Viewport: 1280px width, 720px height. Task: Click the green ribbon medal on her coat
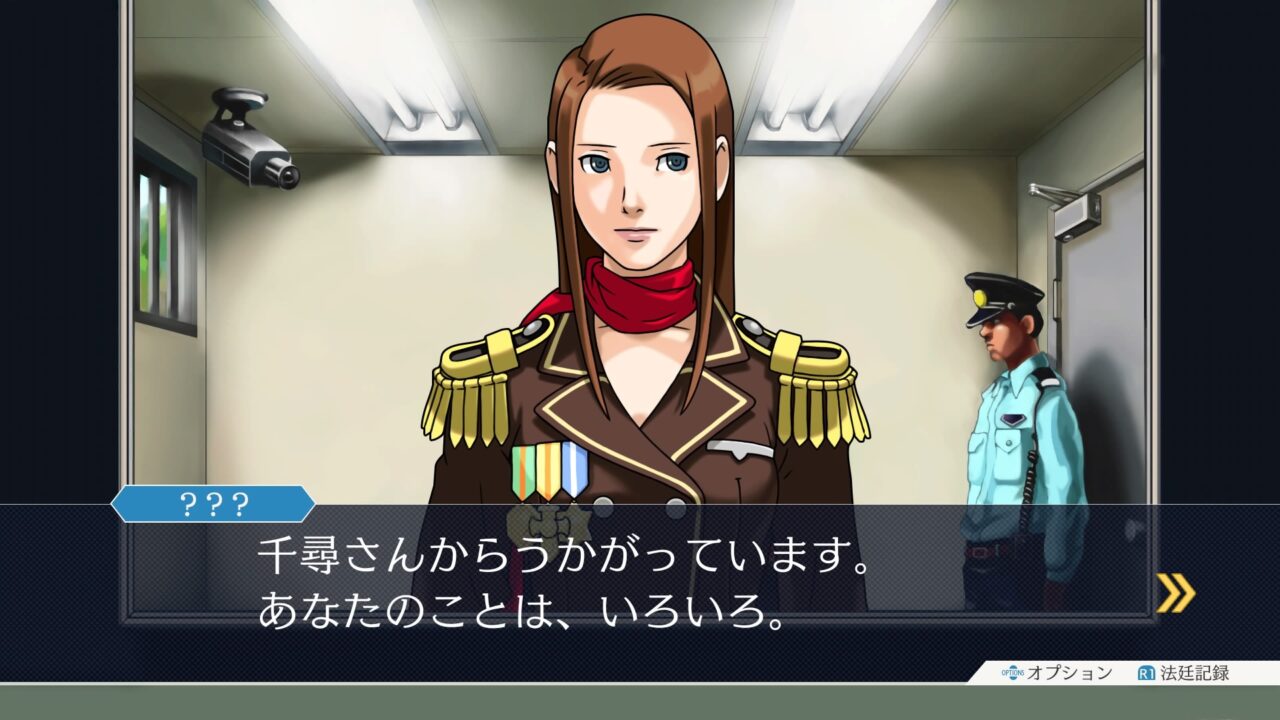coord(521,467)
